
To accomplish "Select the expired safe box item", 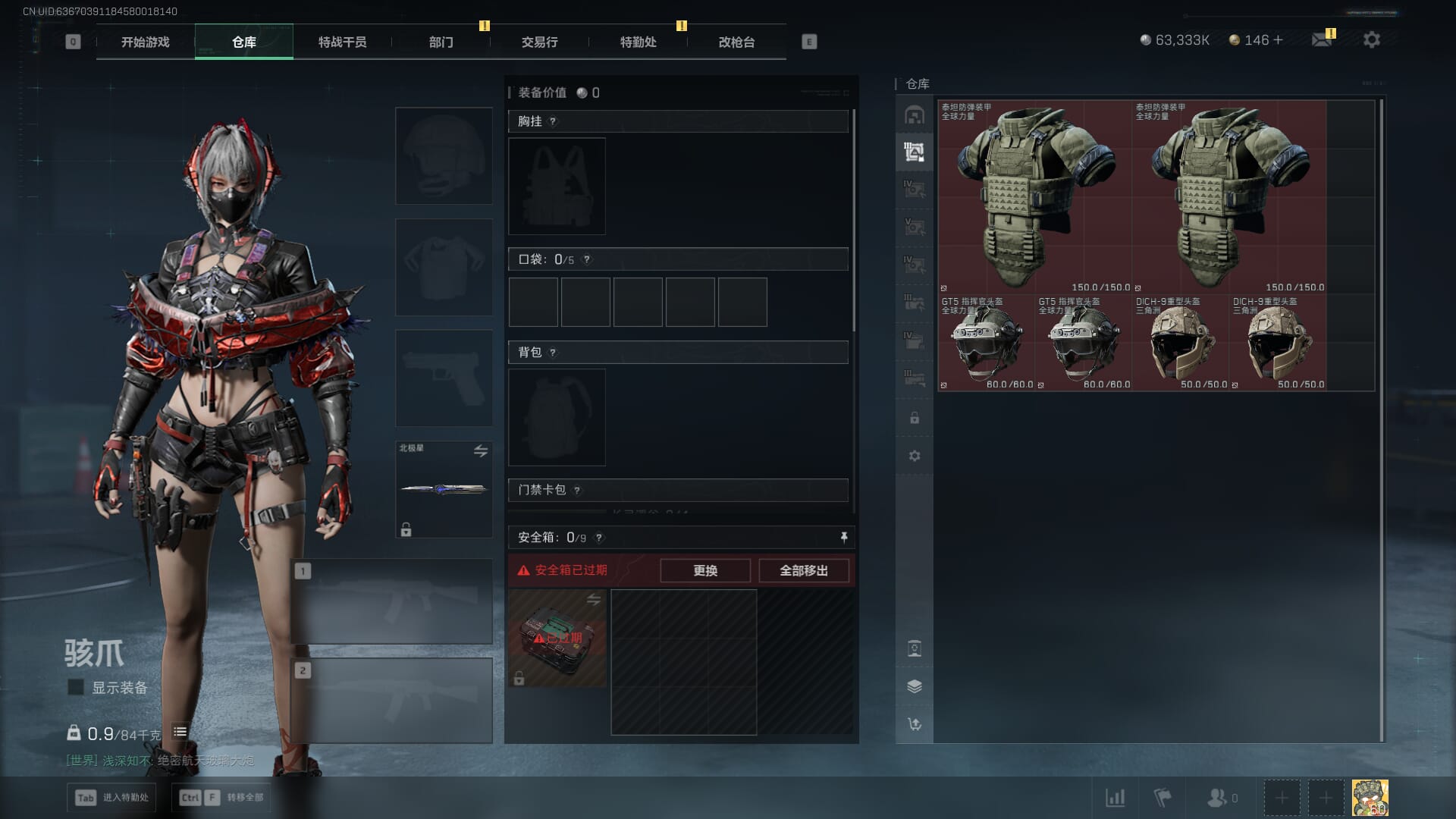I will pyautogui.click(x=557, y=639).
